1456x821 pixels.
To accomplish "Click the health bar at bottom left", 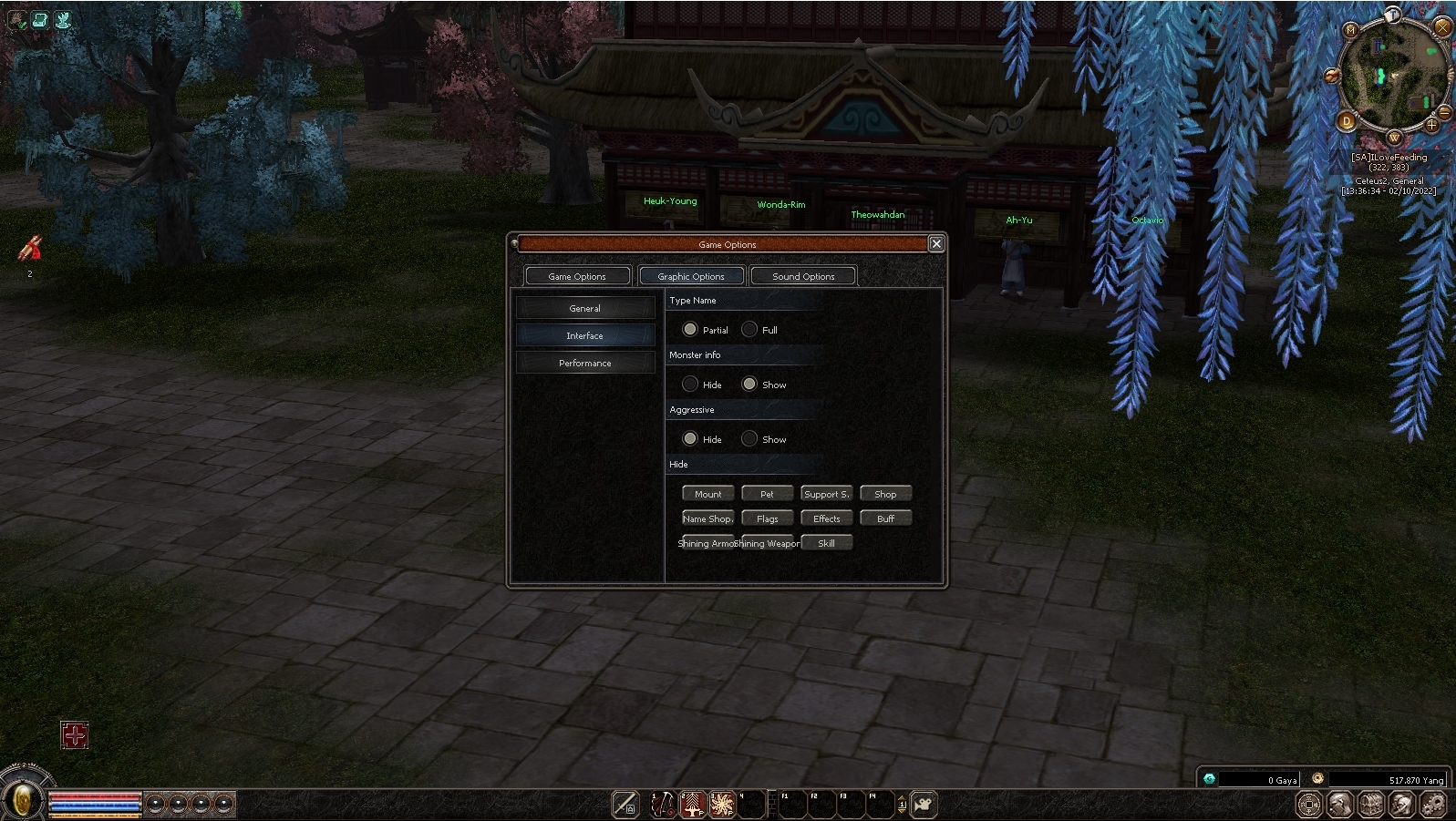I will (x=96, y=796).
